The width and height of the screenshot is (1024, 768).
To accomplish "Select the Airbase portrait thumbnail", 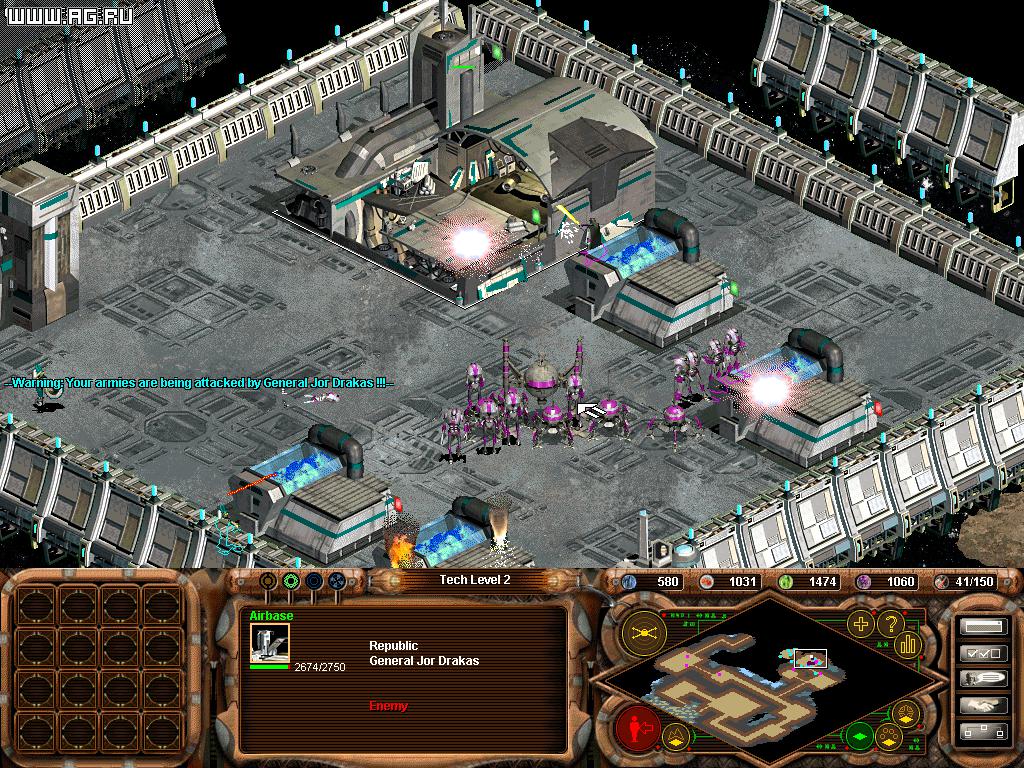I will pos(269,644).
